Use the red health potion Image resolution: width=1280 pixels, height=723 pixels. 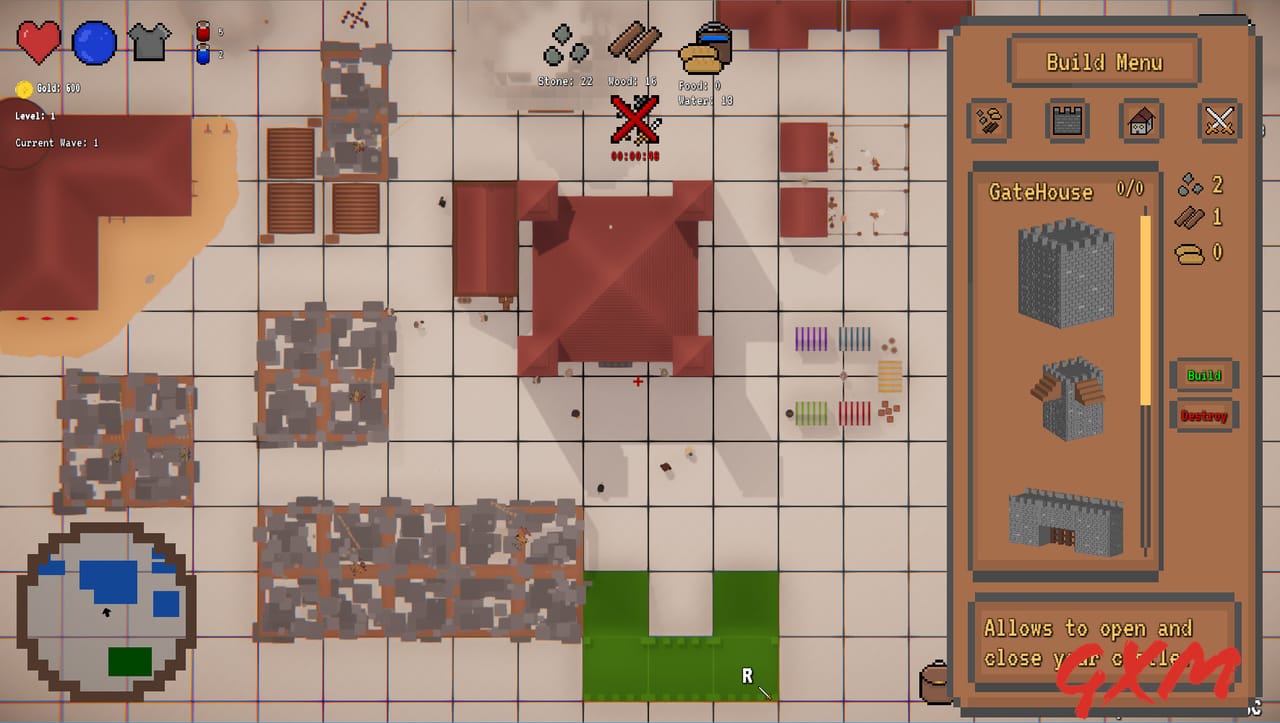coord(201,30)
